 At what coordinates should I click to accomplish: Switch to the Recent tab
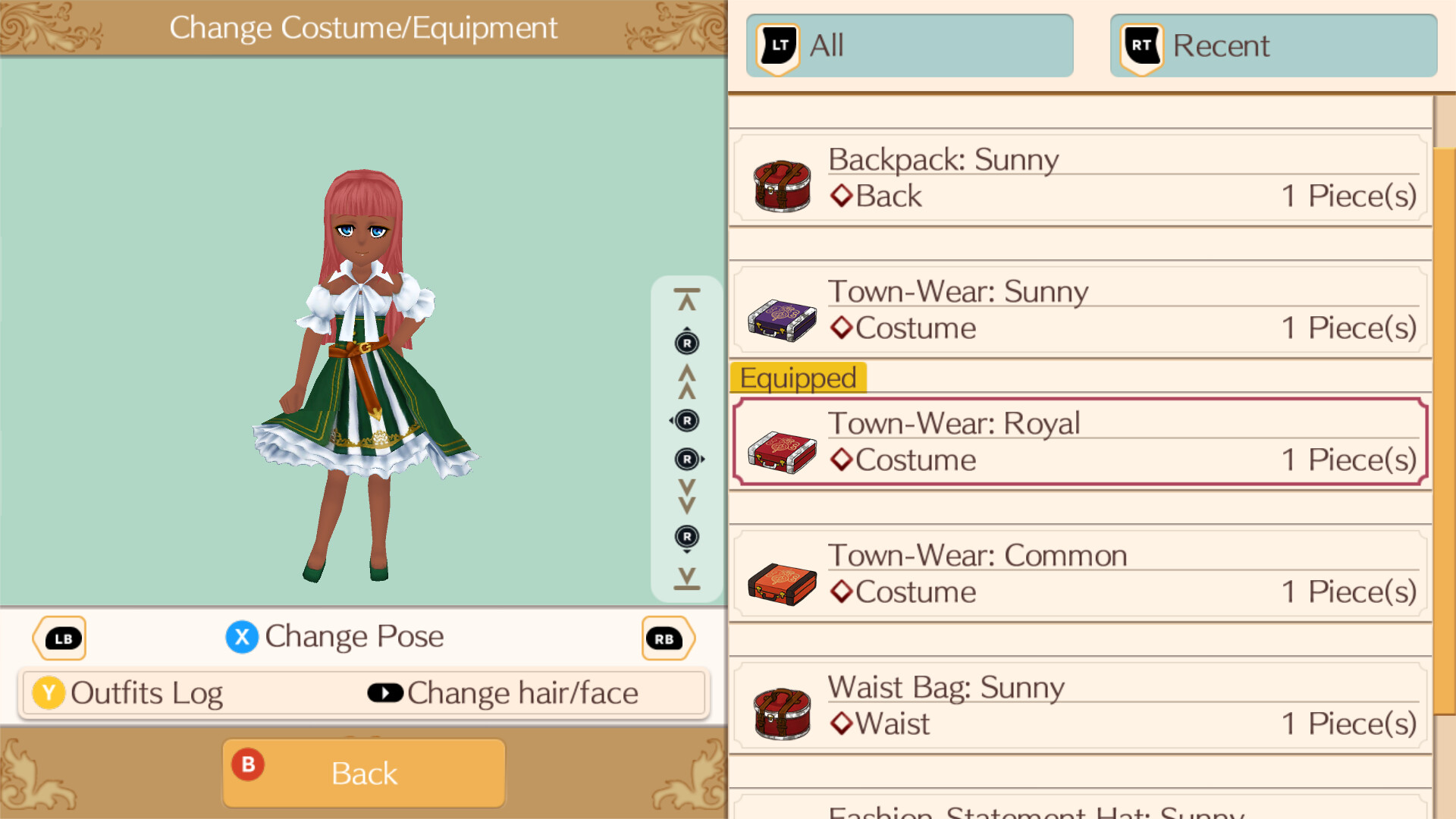click(x=1272, y=45)
